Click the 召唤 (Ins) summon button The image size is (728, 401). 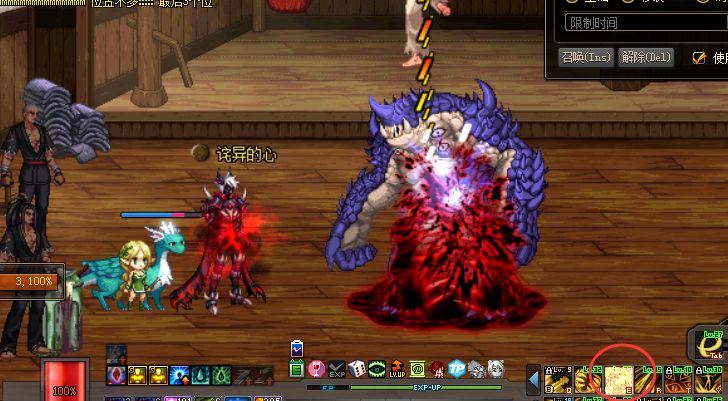click(586, 57)
